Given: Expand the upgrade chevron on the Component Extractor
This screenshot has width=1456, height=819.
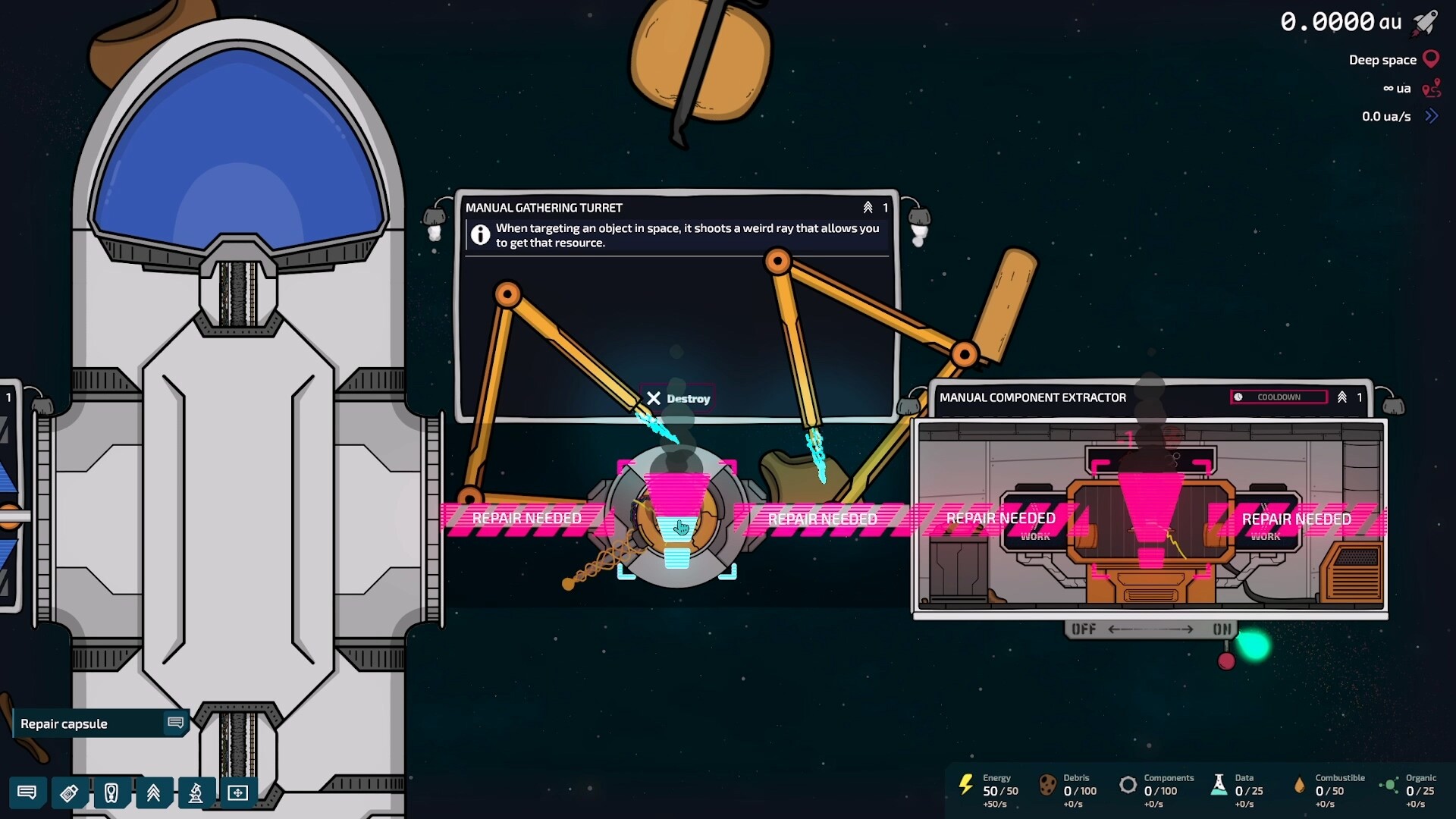Looking at the screenshot, I should tap(1342, 397).
